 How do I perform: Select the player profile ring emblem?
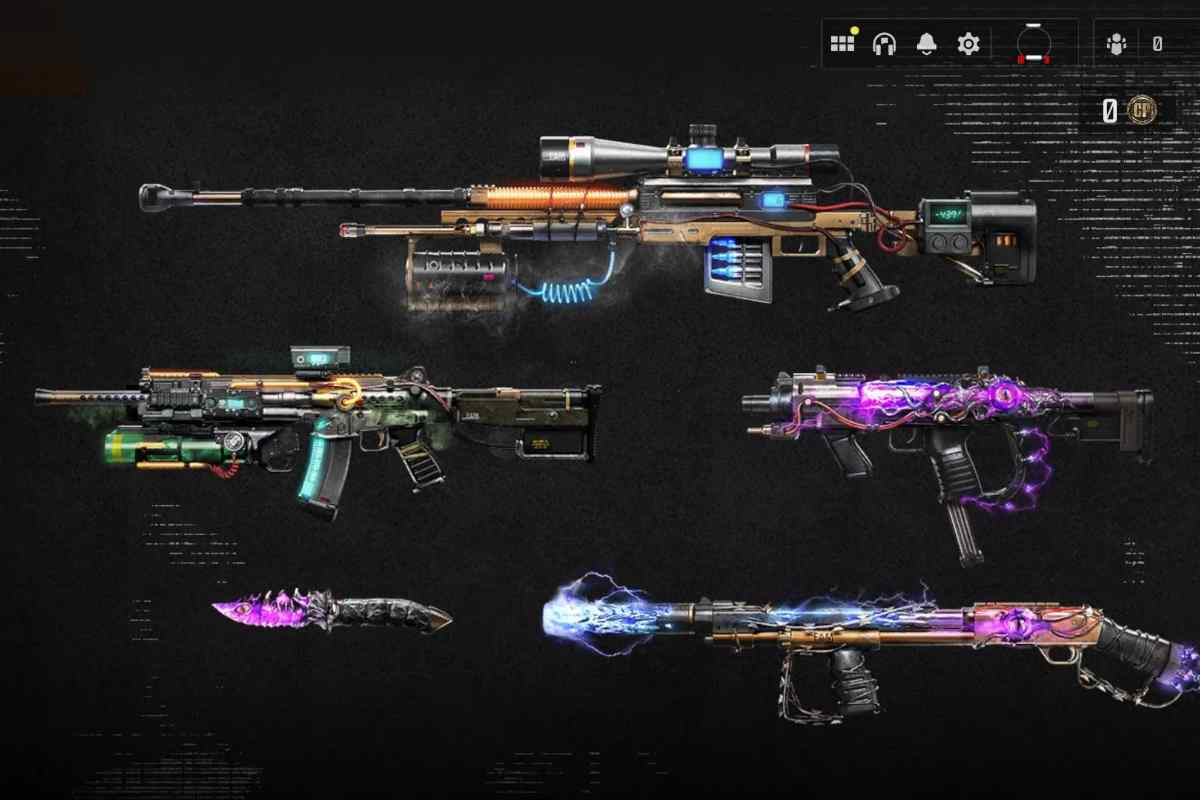pos(1034,44)
